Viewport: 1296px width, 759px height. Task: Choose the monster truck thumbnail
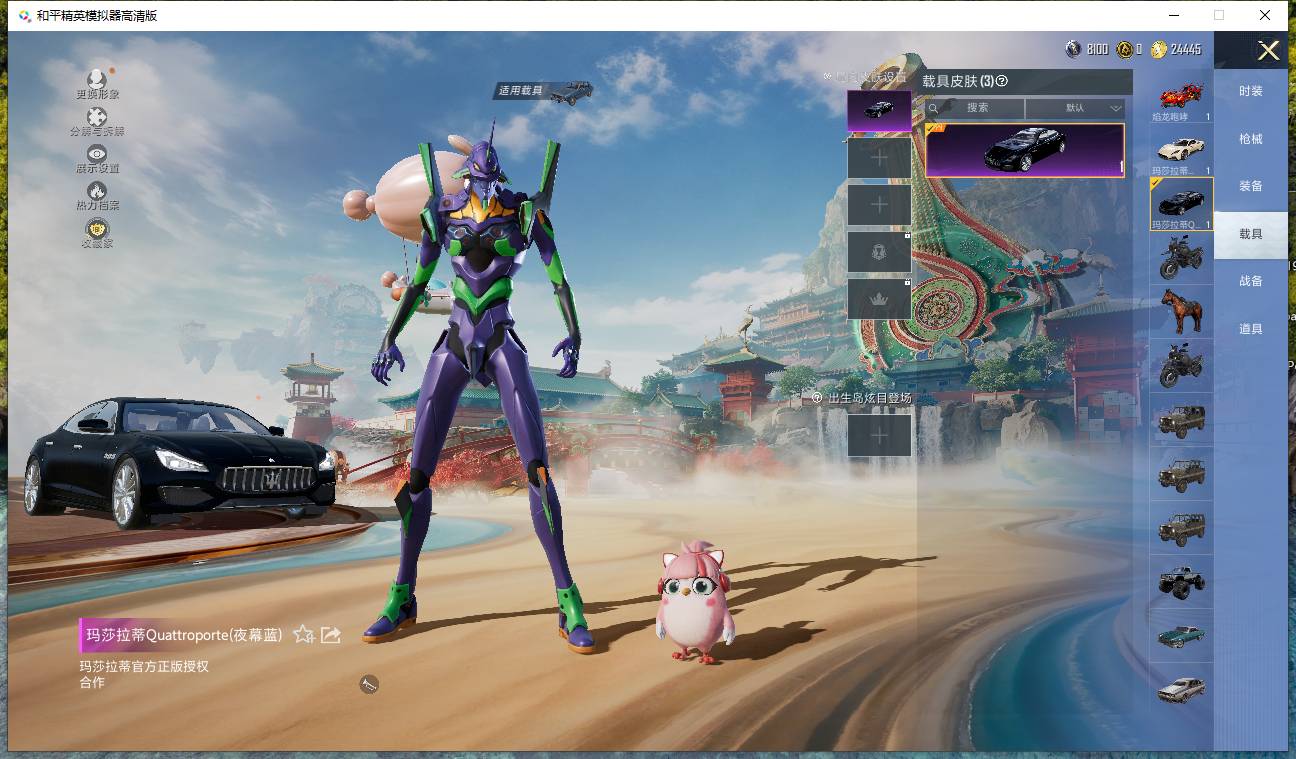point(1181,581)
